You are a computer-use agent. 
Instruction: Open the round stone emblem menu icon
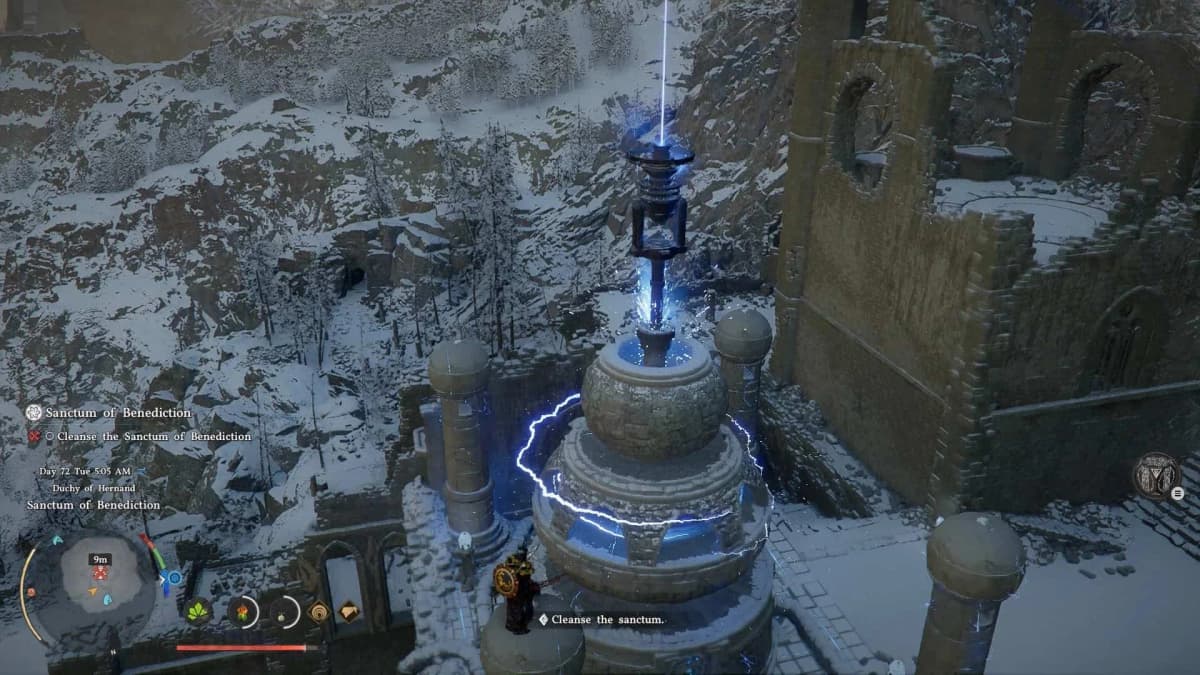(x=1157, y=475)
